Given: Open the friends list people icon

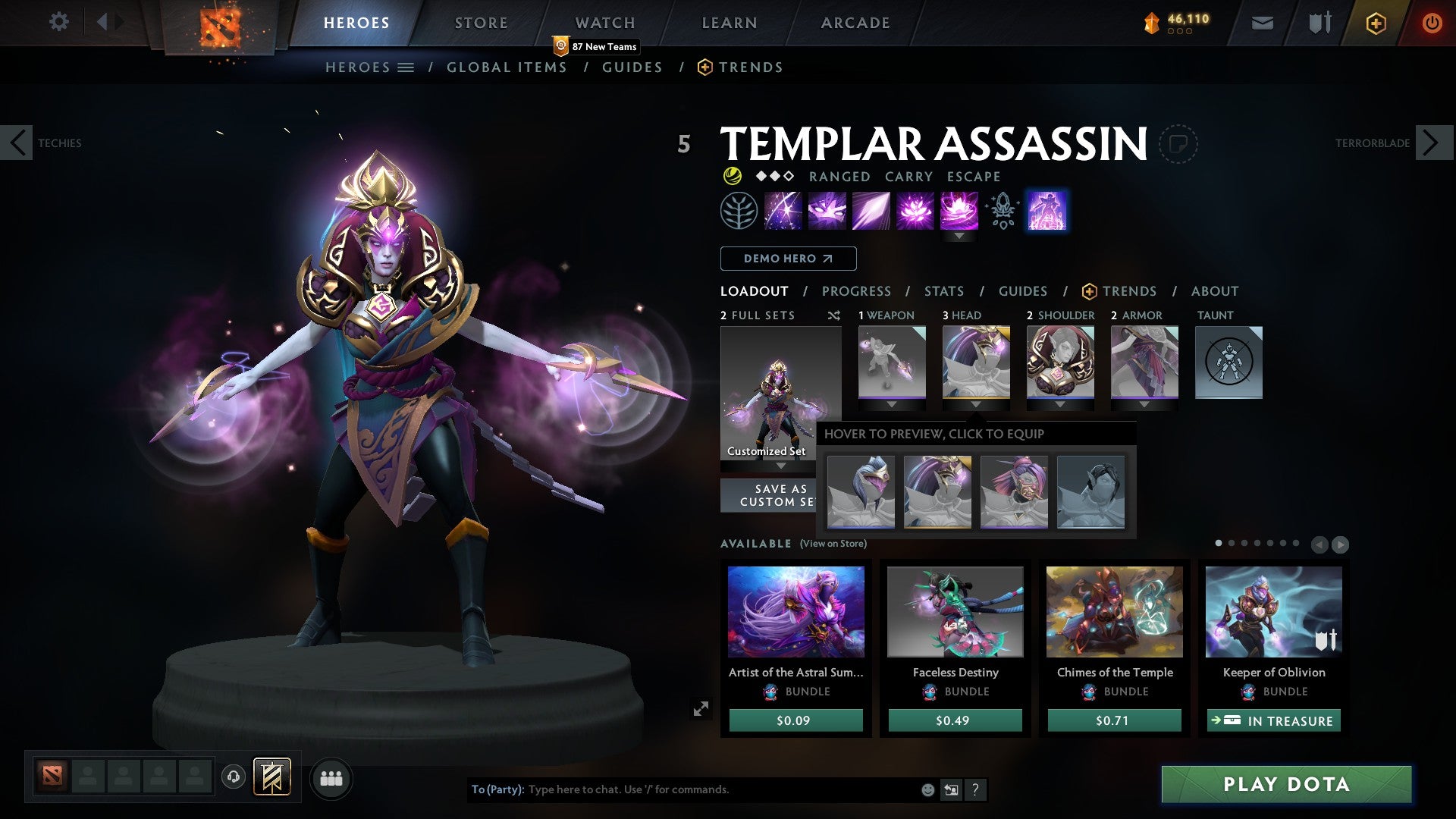Looking at the screenshot, I should coord(331,777).
